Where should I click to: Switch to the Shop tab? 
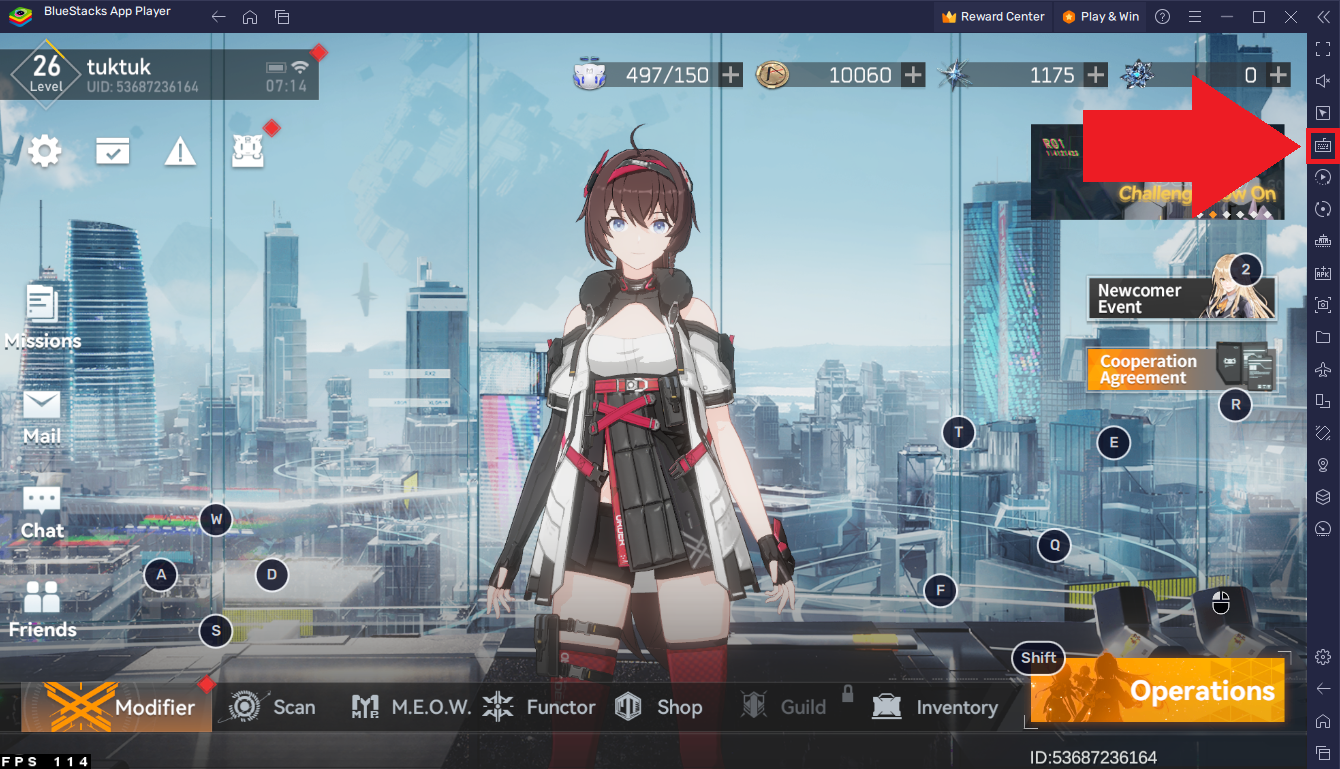click(662, 707)
